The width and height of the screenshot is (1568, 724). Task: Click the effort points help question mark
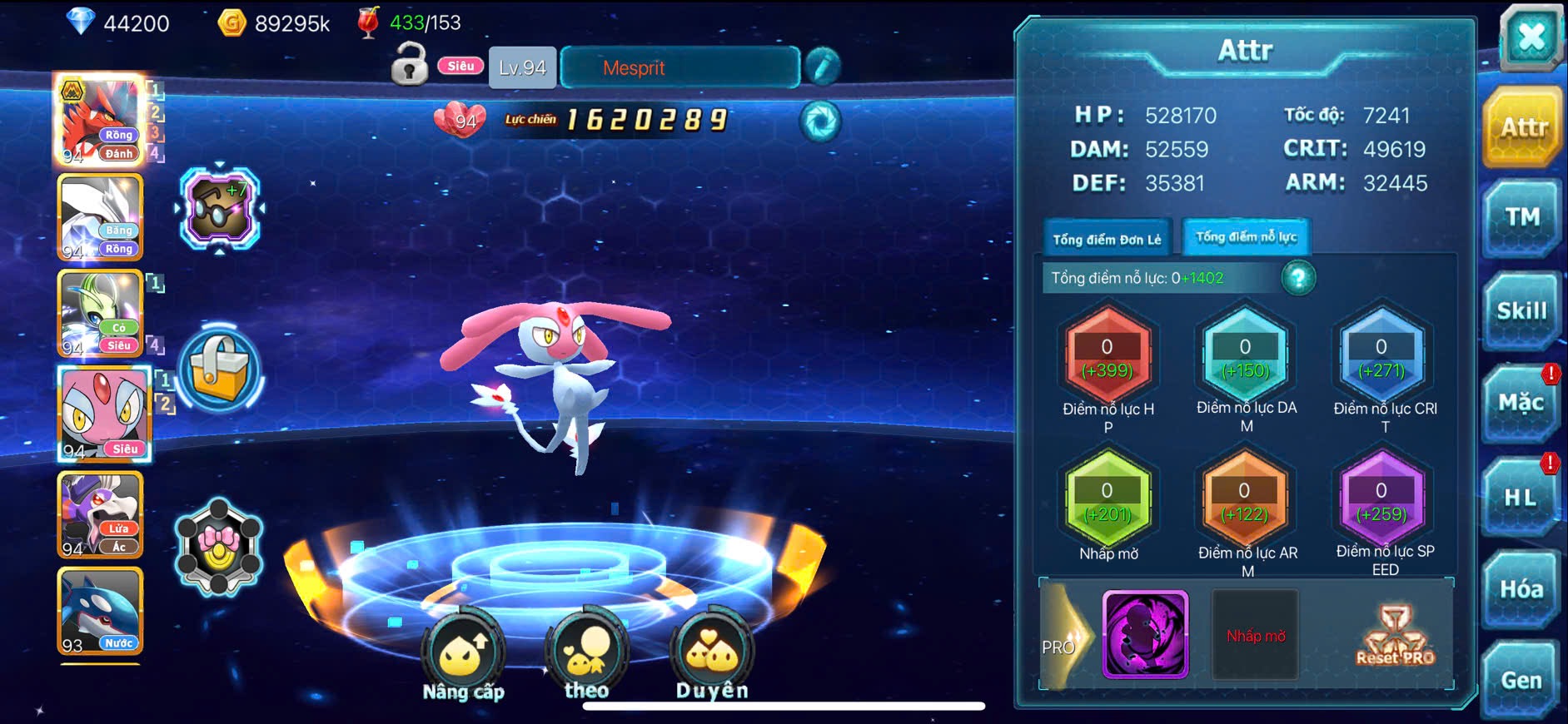(1298, 278)
